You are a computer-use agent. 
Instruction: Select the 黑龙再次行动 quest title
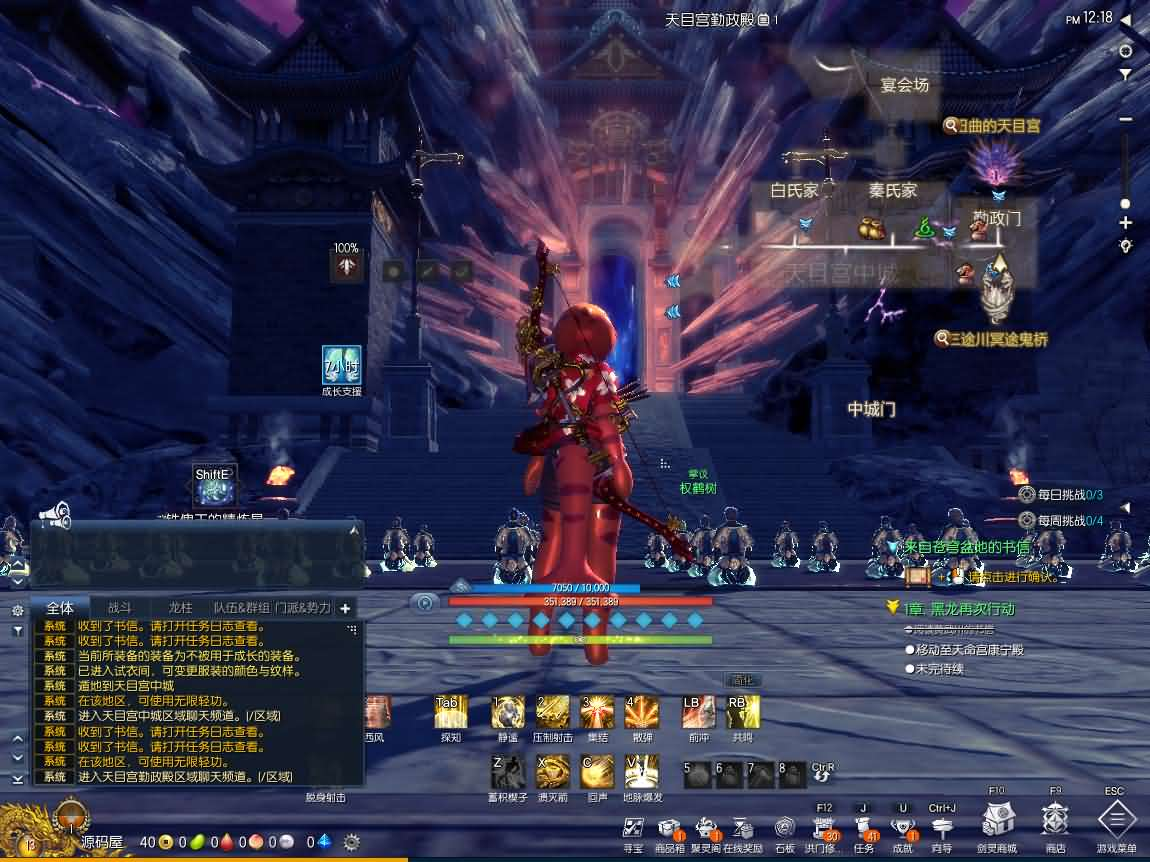pyautogui.click(x=958, y=608)
